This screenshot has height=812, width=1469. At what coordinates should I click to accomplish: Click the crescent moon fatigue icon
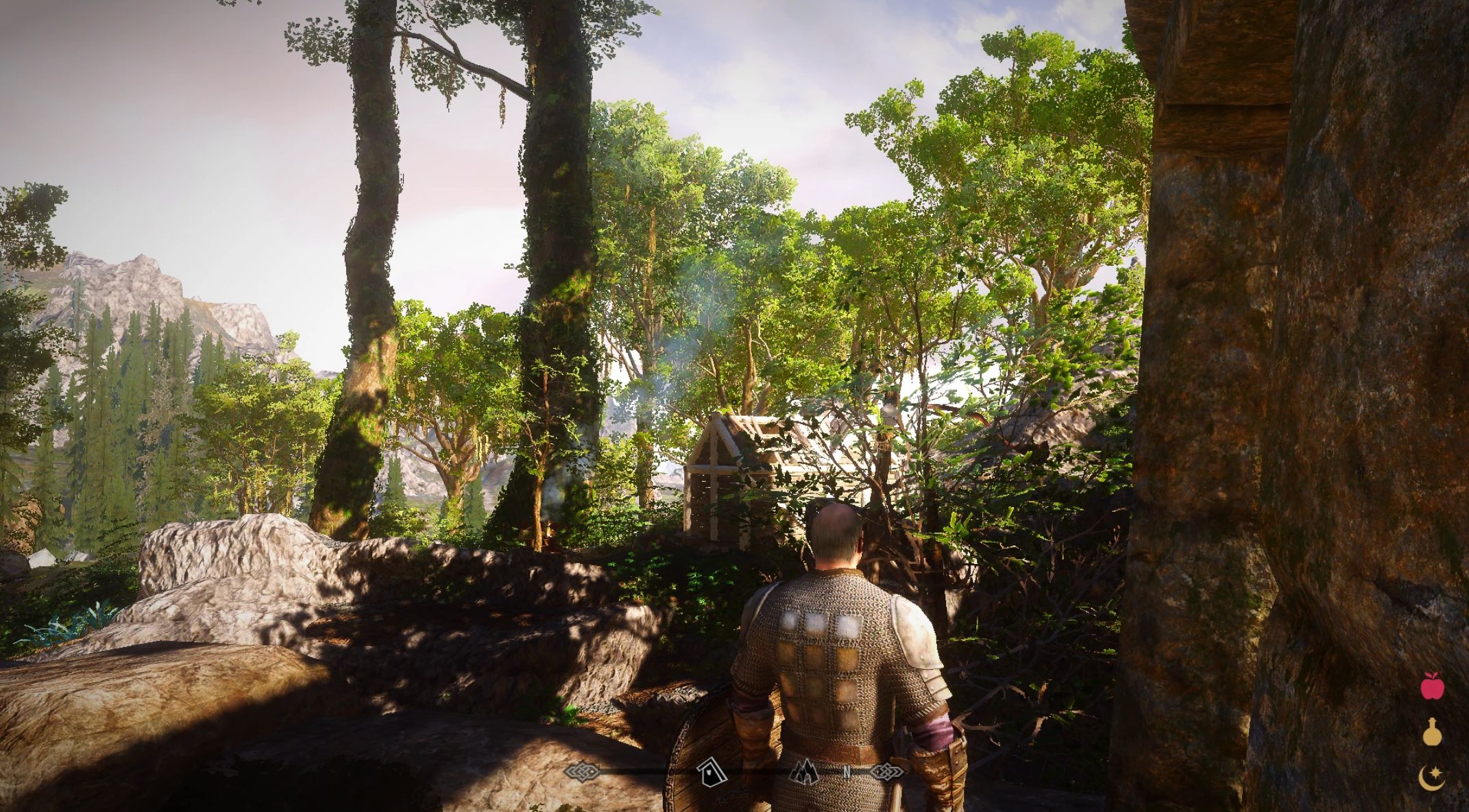point(1432,777)
